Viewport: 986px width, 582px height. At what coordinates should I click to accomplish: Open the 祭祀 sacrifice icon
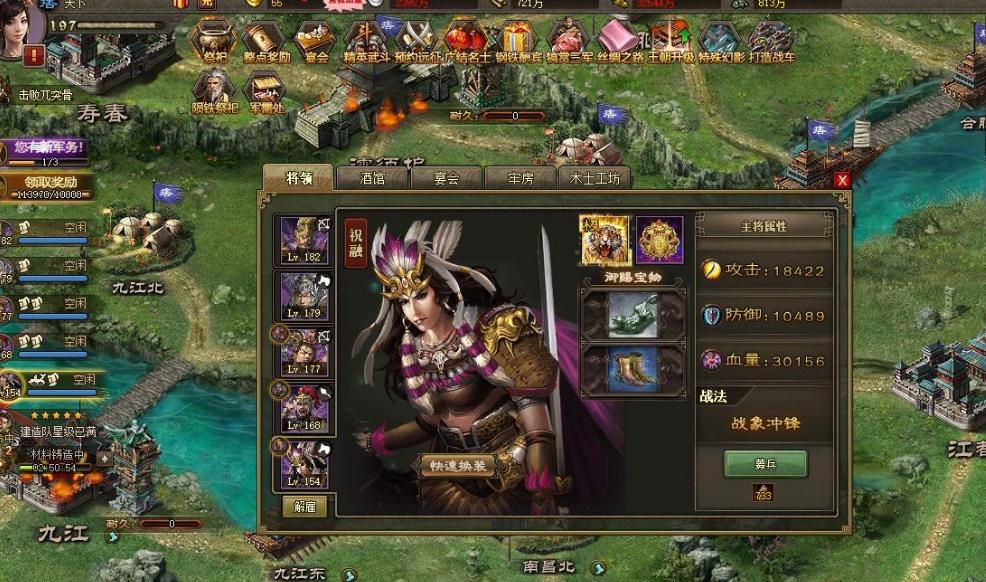(x=213, y=41)
